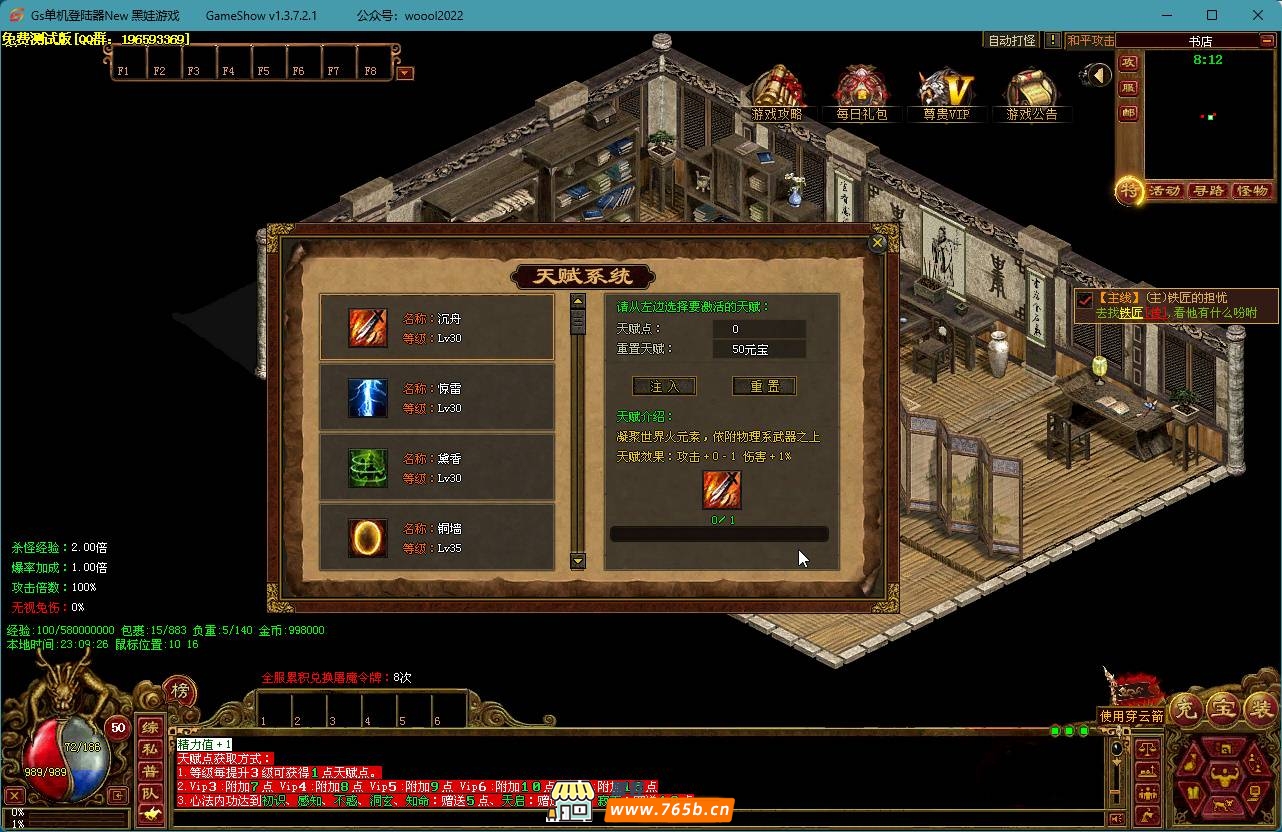
Task: Maximize the game window
Action: pos(1212,15)
